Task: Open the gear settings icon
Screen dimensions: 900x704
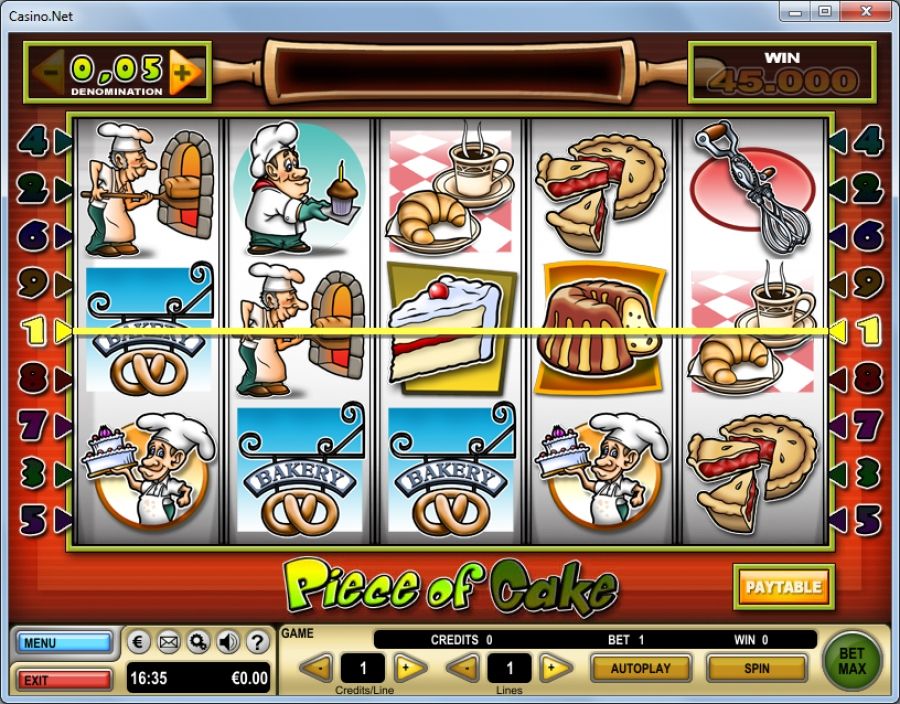Action: pyautogui.click(x=198, y=641)
